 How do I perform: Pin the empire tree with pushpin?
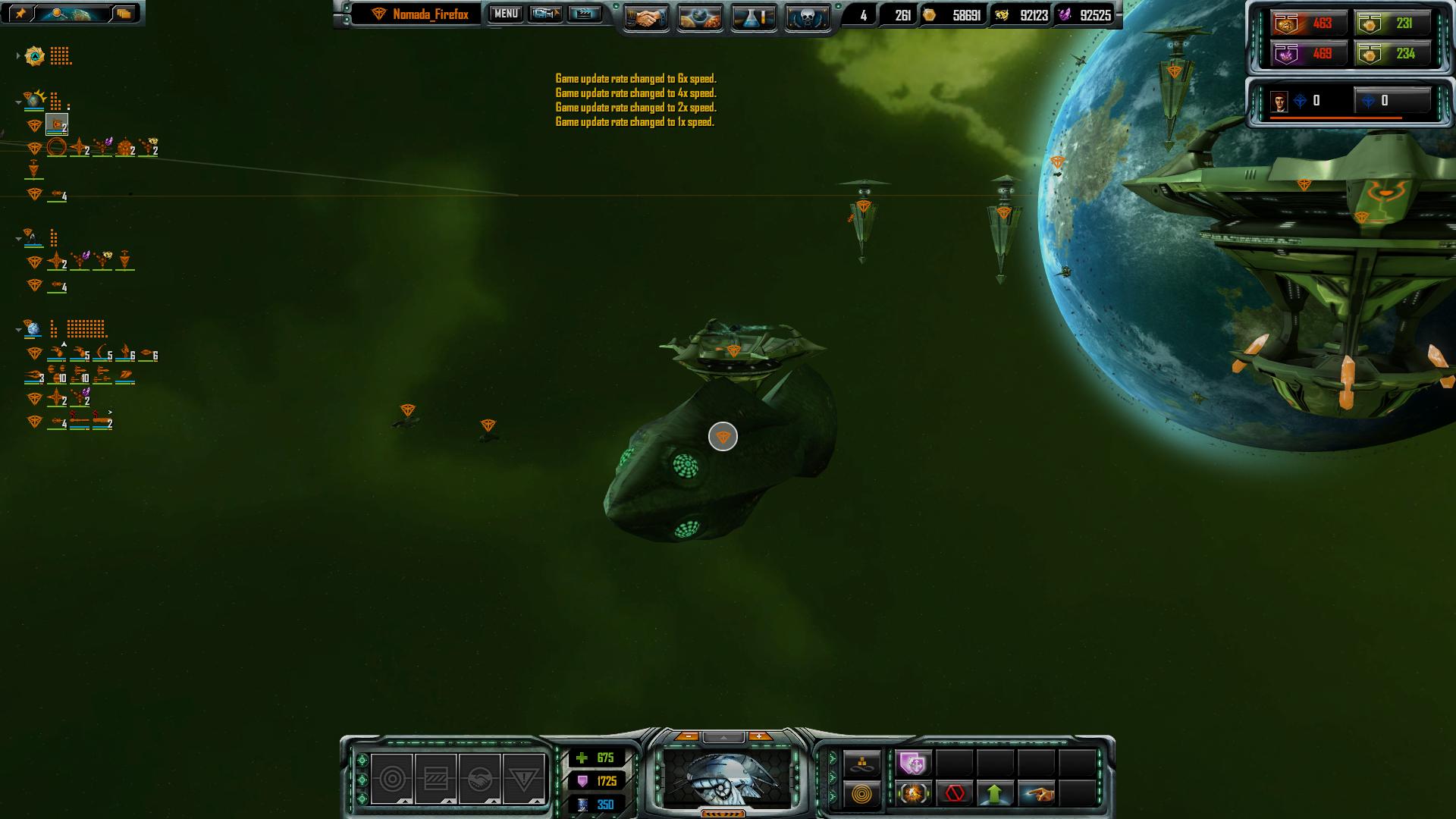coord(20,13)
